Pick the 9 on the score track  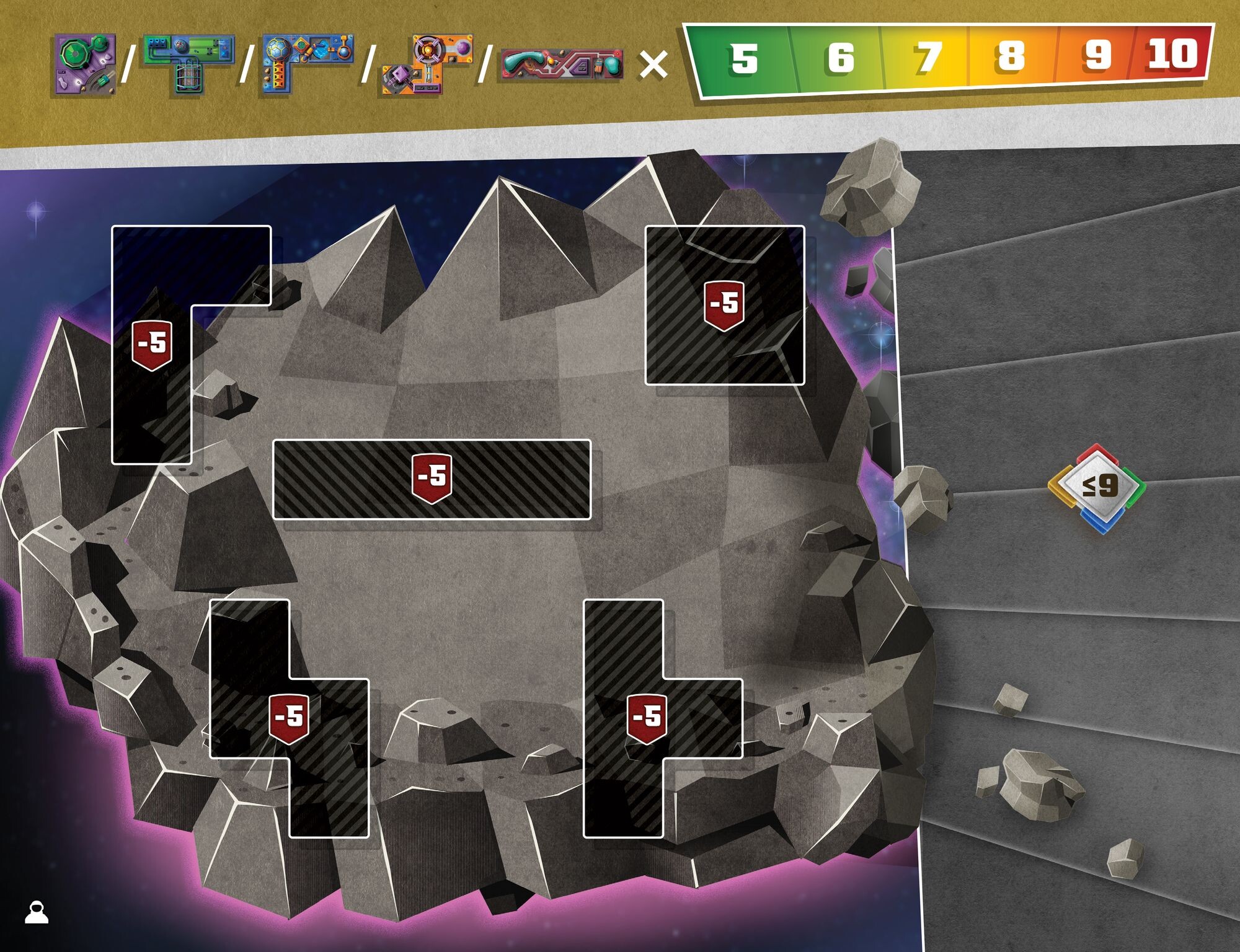(x=1097, y=55)
